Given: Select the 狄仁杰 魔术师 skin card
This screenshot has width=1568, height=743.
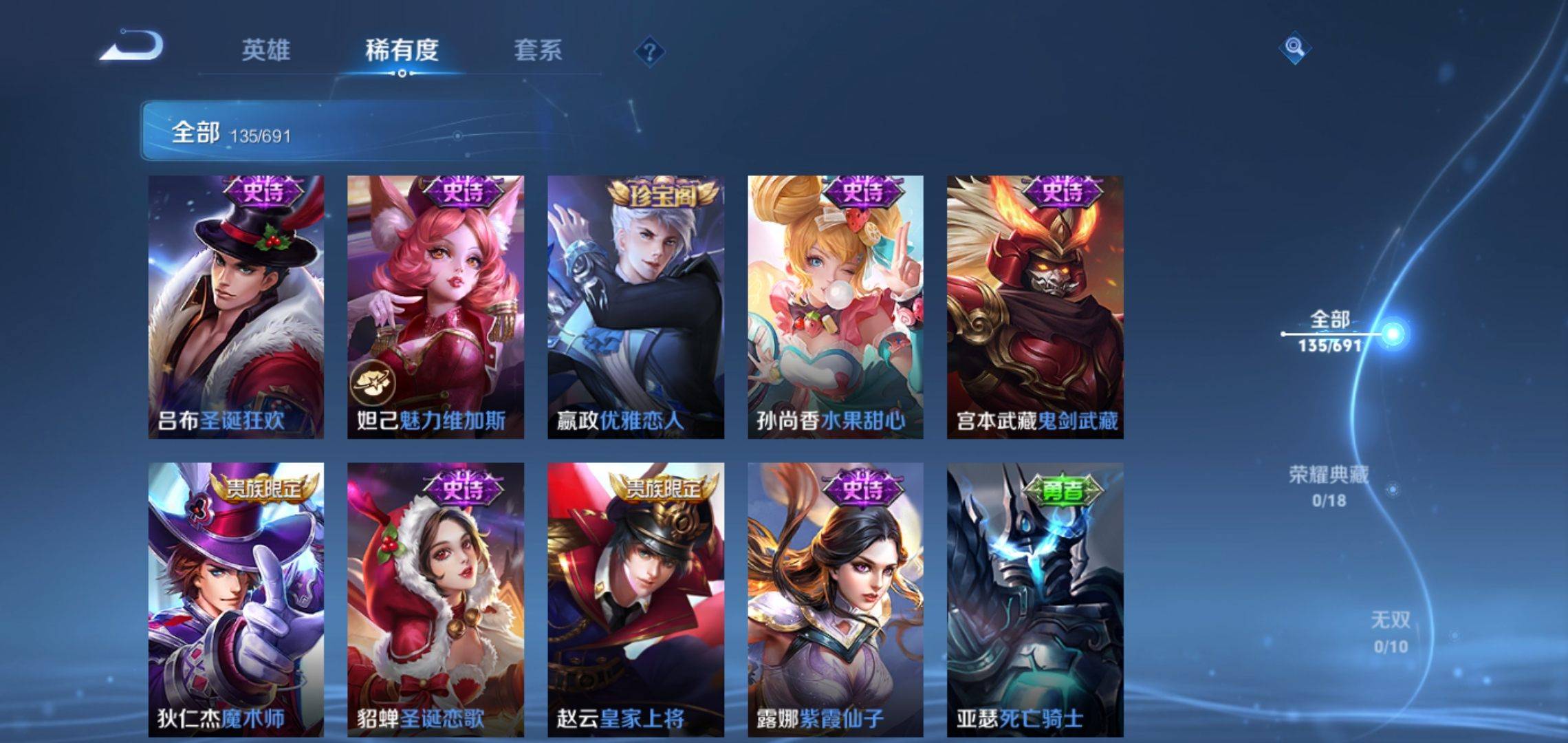Looking at the screenshot, I should click(x=236, y=599).
